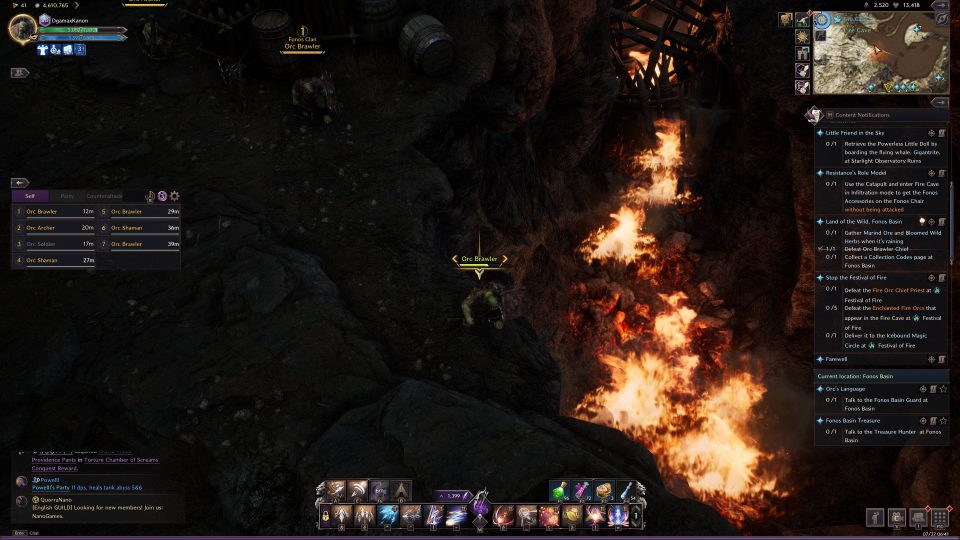This screenshot has height=540, width=960.
Task: Collapse the target list with arrow button
Action: (20, 183)
